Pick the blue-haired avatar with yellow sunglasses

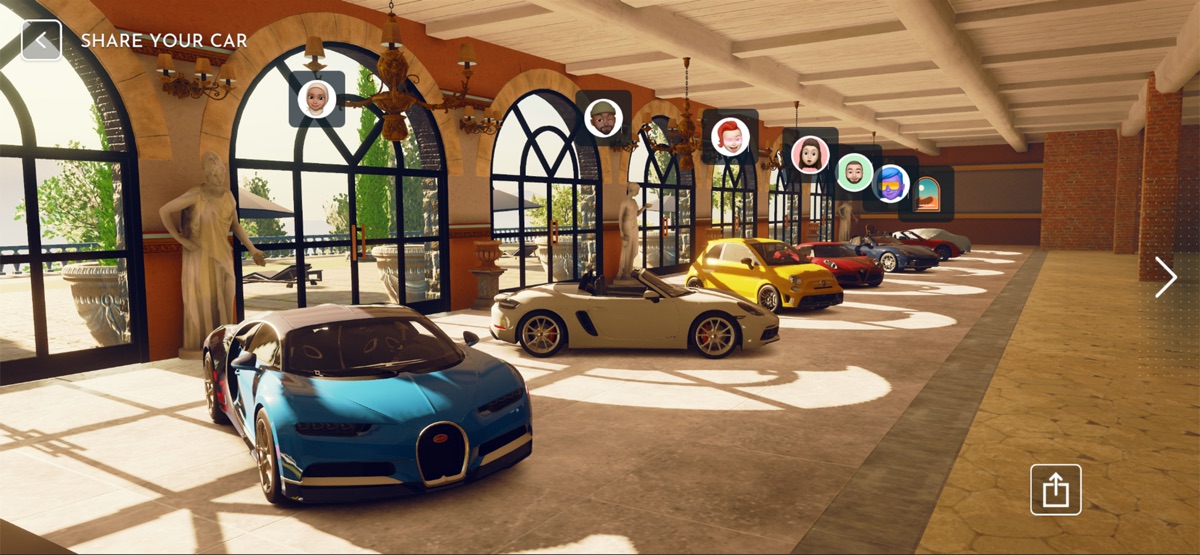[x=891, y=184]
